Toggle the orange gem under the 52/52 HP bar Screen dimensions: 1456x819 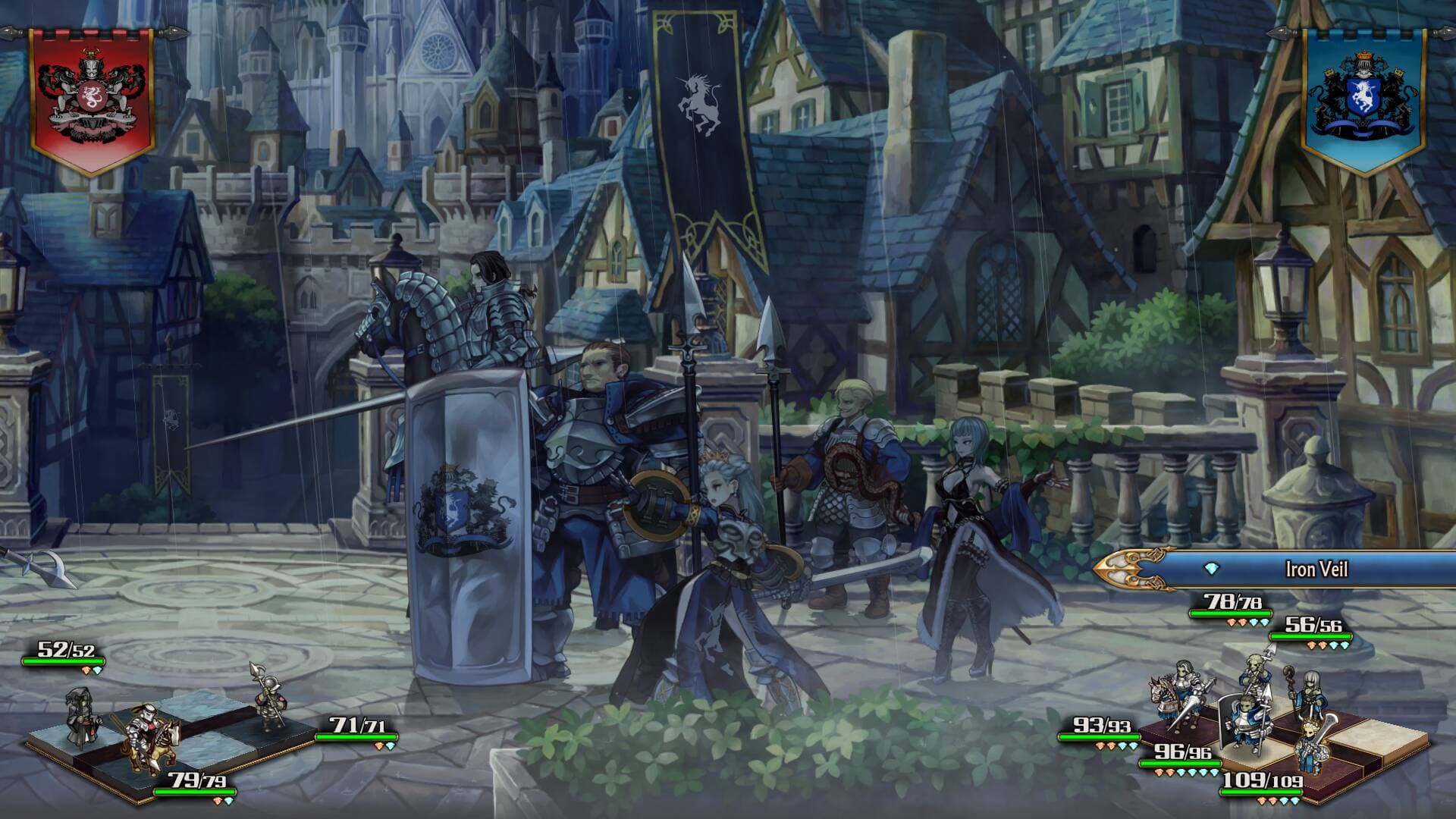[85, 670]
